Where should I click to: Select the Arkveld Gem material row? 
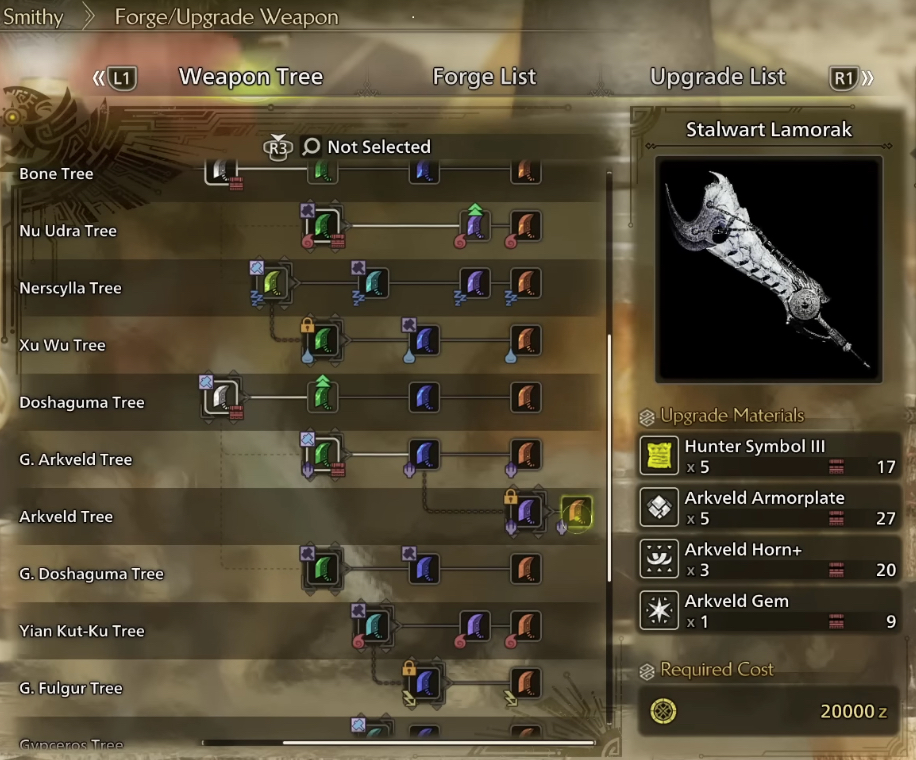click(769, 611)
